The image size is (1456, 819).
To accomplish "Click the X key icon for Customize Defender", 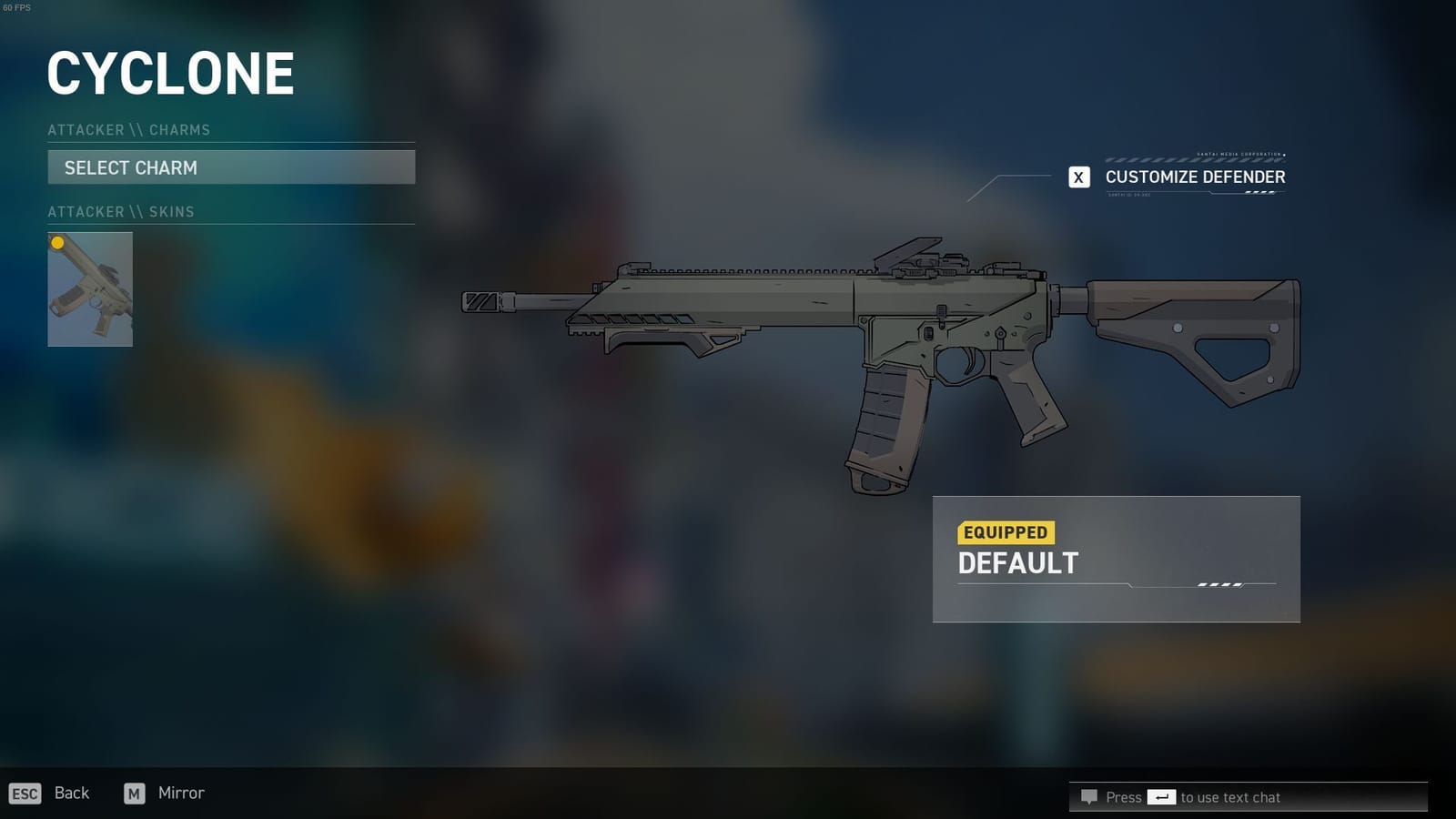I will click(x=1079, y=177).
